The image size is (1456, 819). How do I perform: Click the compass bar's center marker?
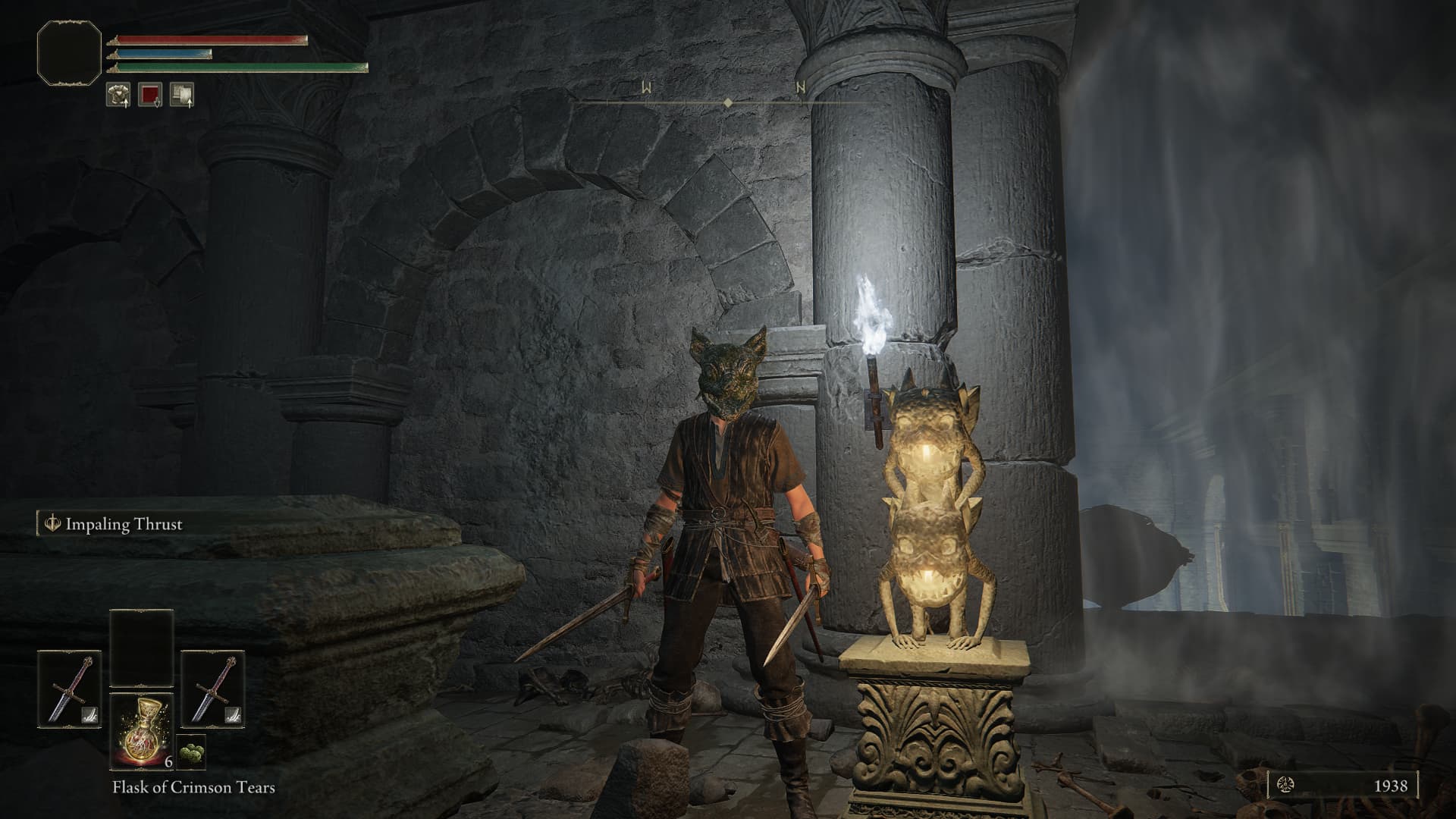coord(728,102)
